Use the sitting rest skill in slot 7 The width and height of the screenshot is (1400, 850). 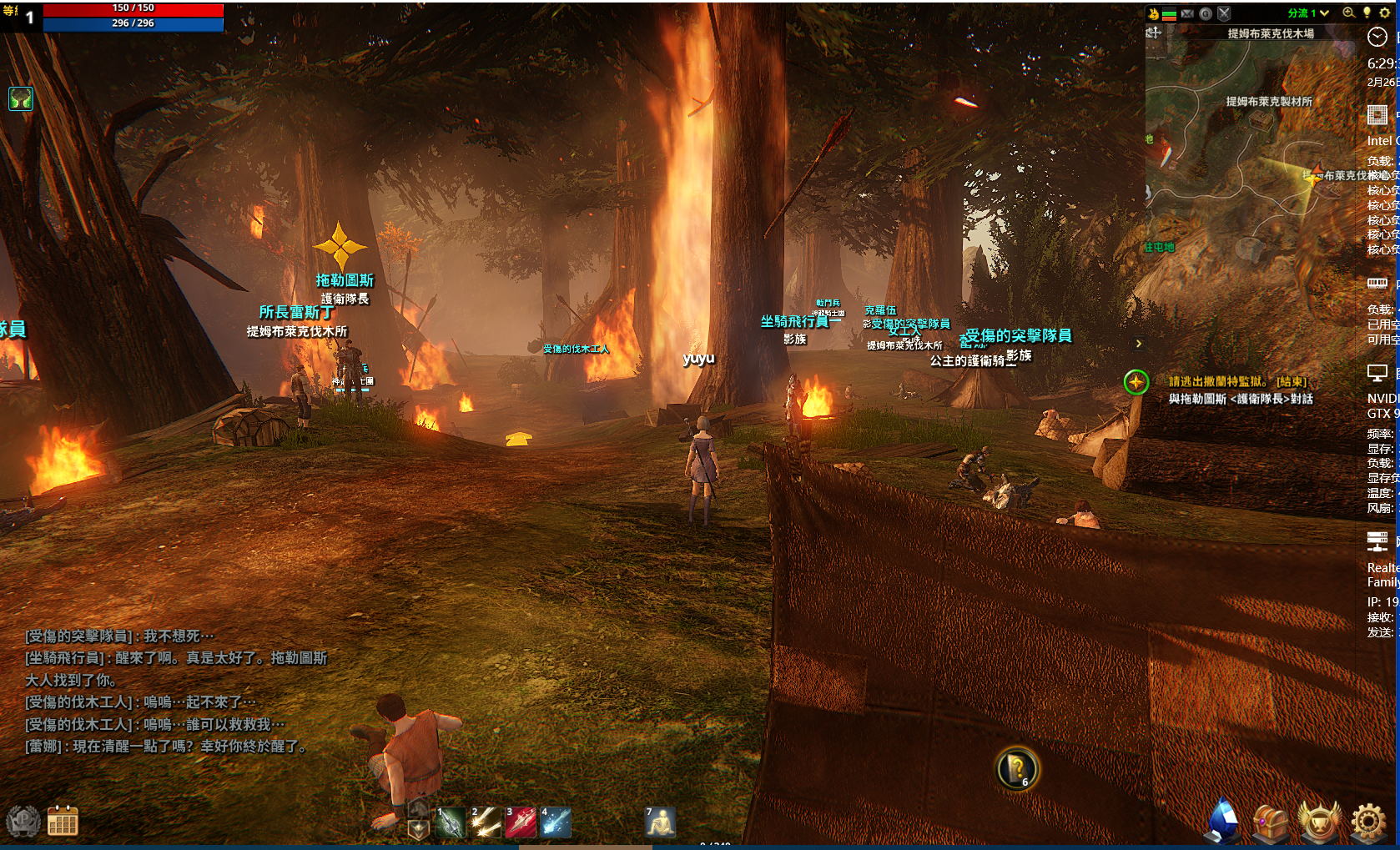click(x=660, y=822)
